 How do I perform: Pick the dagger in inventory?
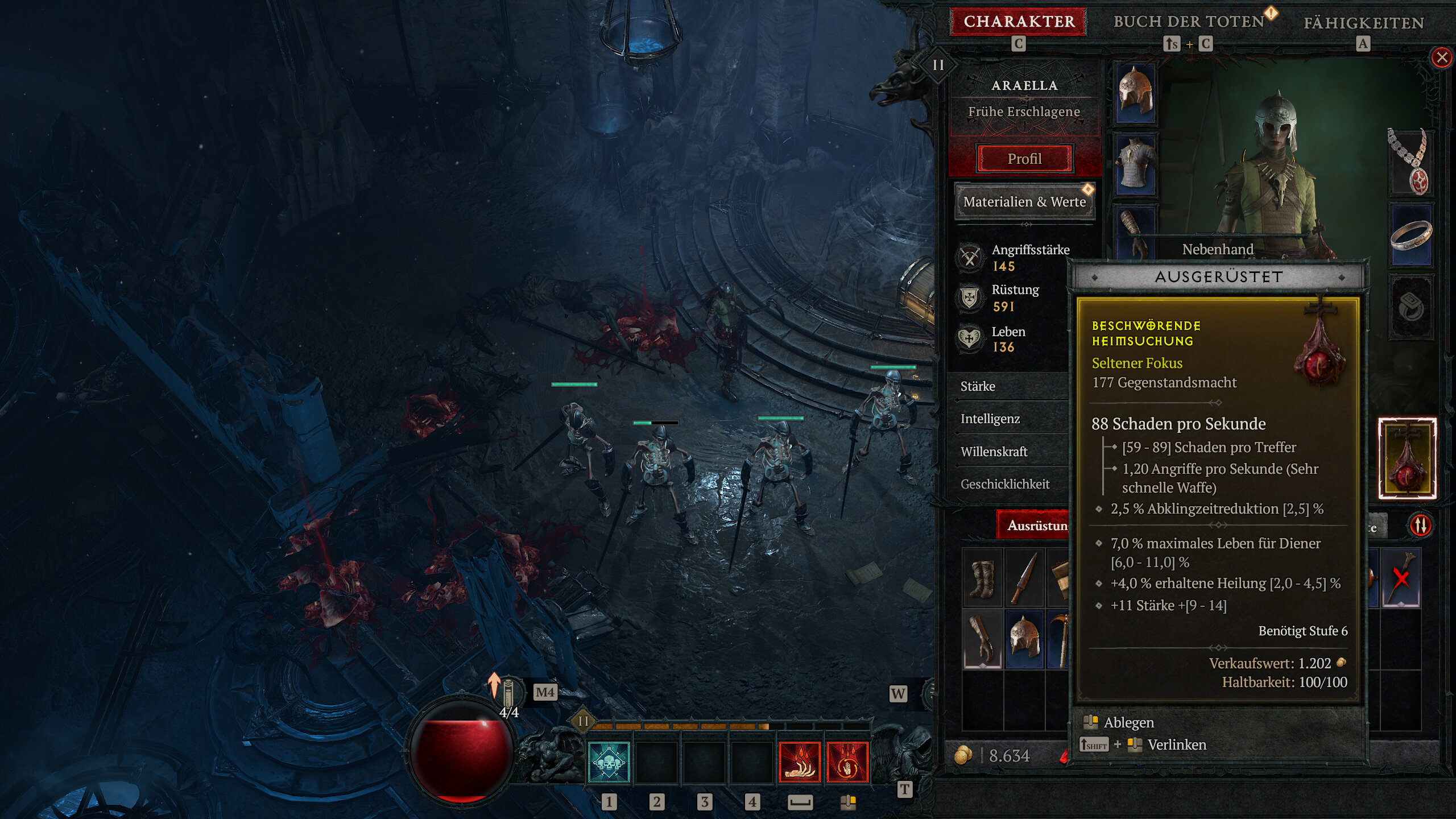pos(1024,579)
